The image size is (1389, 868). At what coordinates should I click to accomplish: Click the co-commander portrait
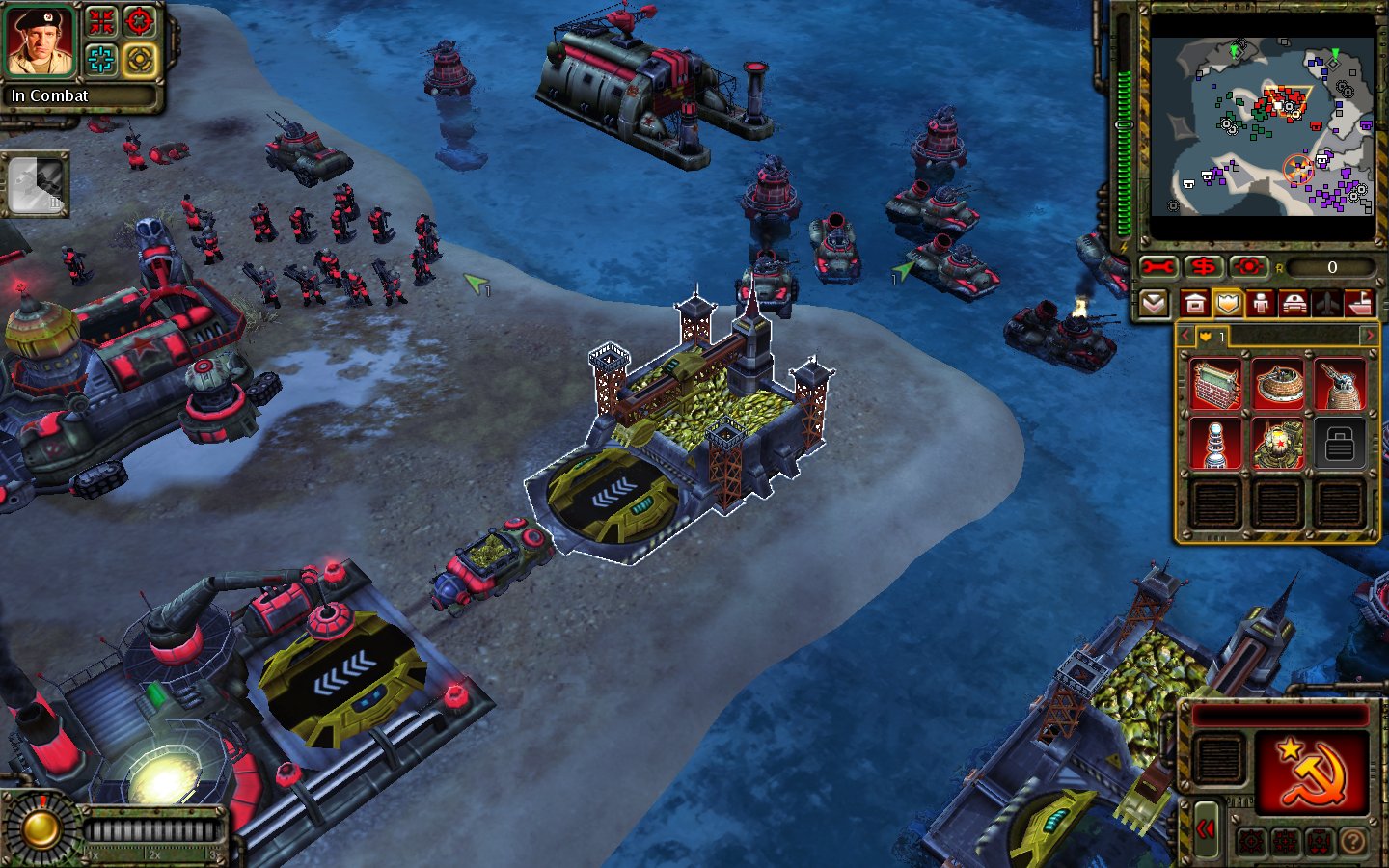click(41, 42)
